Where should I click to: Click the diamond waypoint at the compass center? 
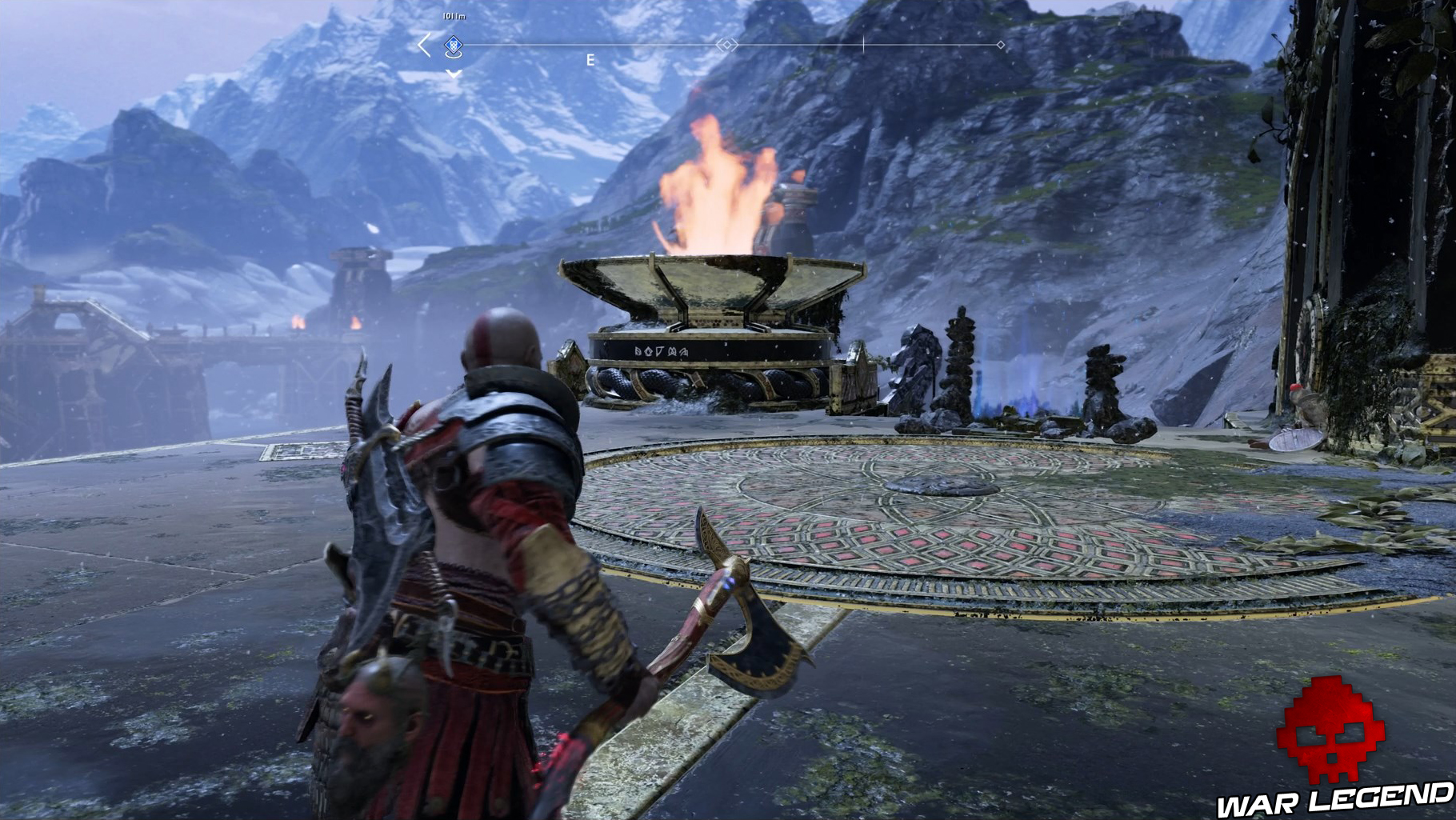tap(727, 45)
